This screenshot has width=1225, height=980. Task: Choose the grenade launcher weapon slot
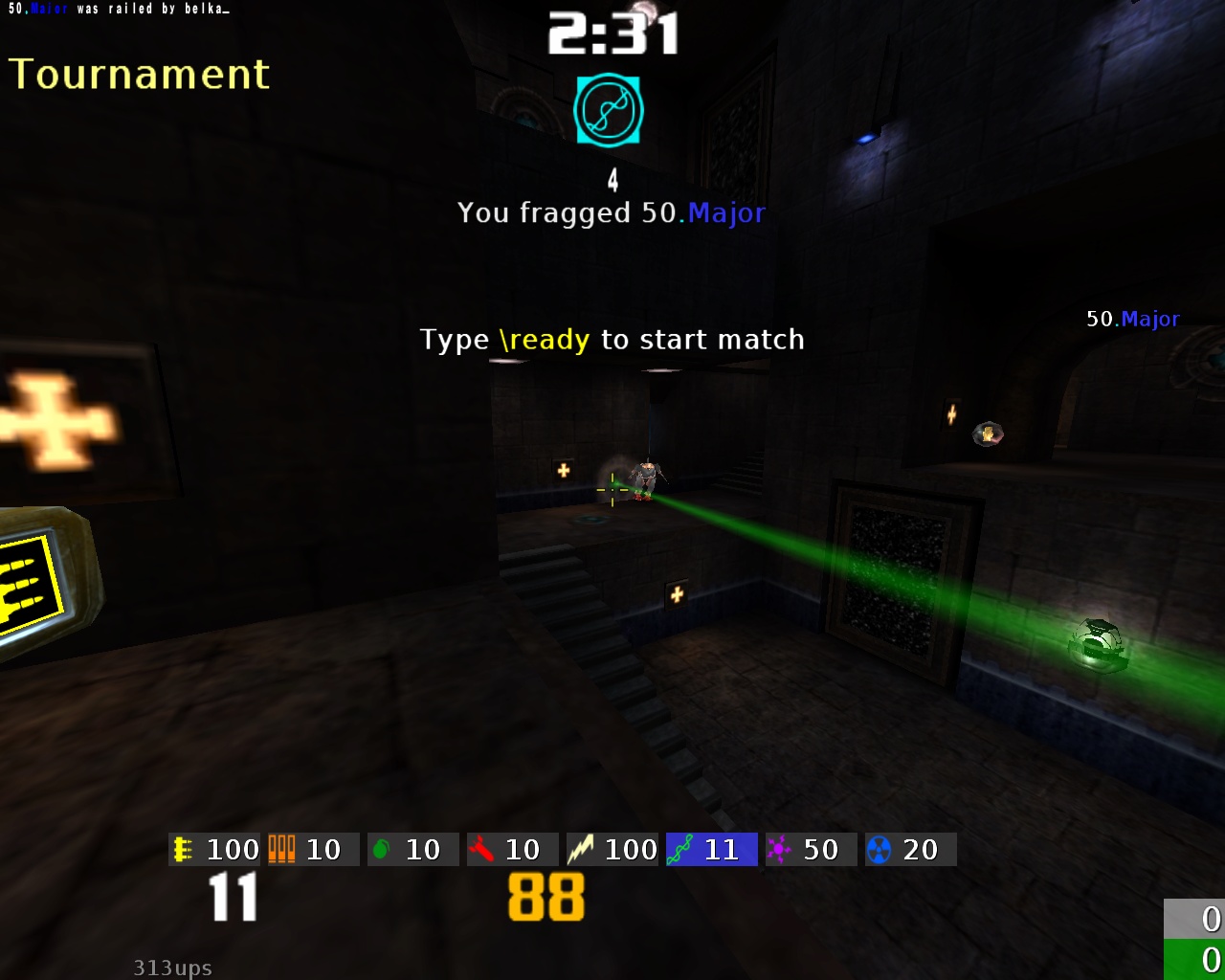pos(412,849)
